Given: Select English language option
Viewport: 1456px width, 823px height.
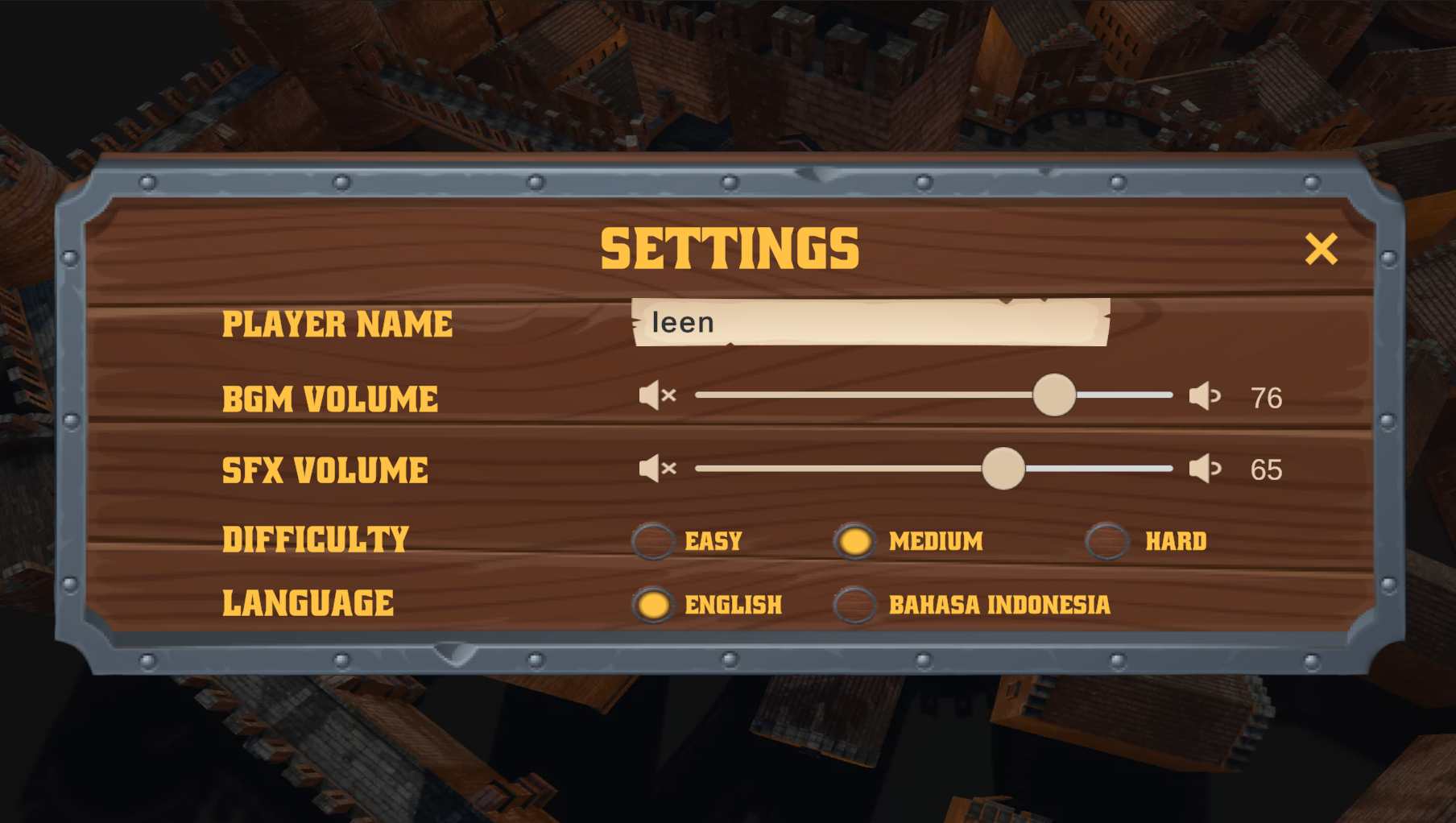Looking at the screenshot, I should tap(653, 605).
